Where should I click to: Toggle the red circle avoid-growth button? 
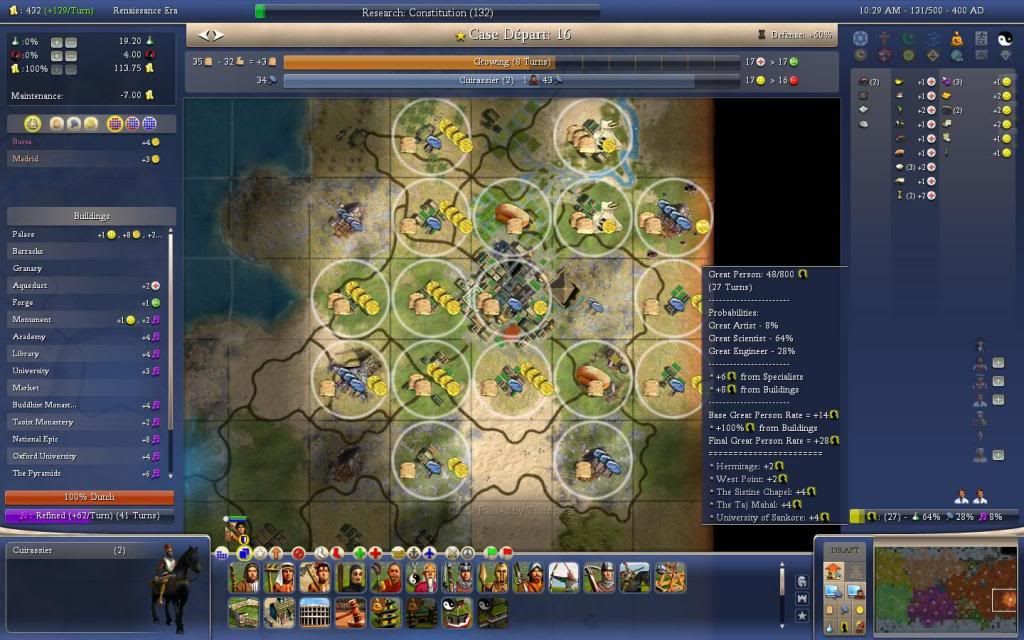click(298, 552)
